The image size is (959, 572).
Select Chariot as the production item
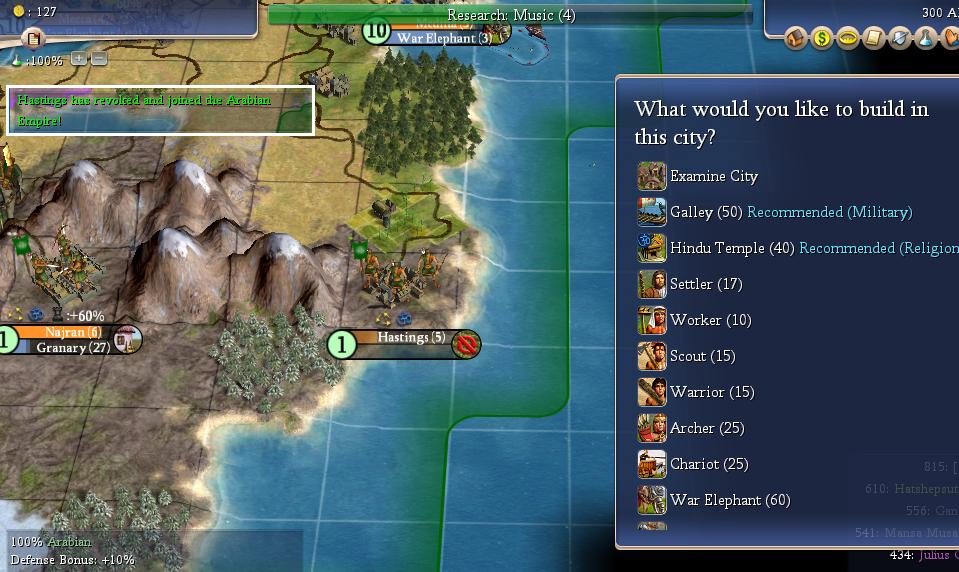(x=708, y=464)
